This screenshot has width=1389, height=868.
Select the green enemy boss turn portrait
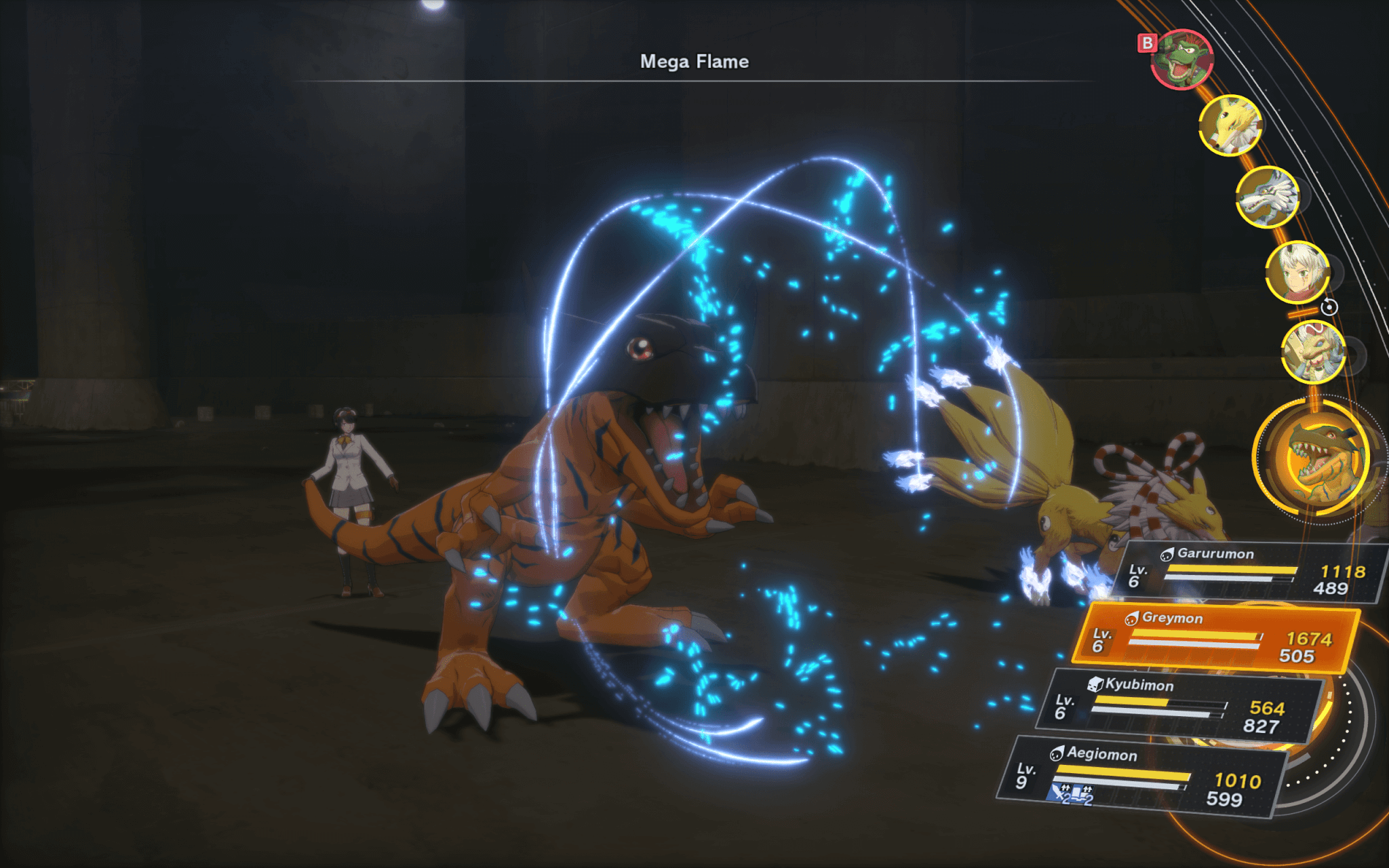click(1182, 60)
